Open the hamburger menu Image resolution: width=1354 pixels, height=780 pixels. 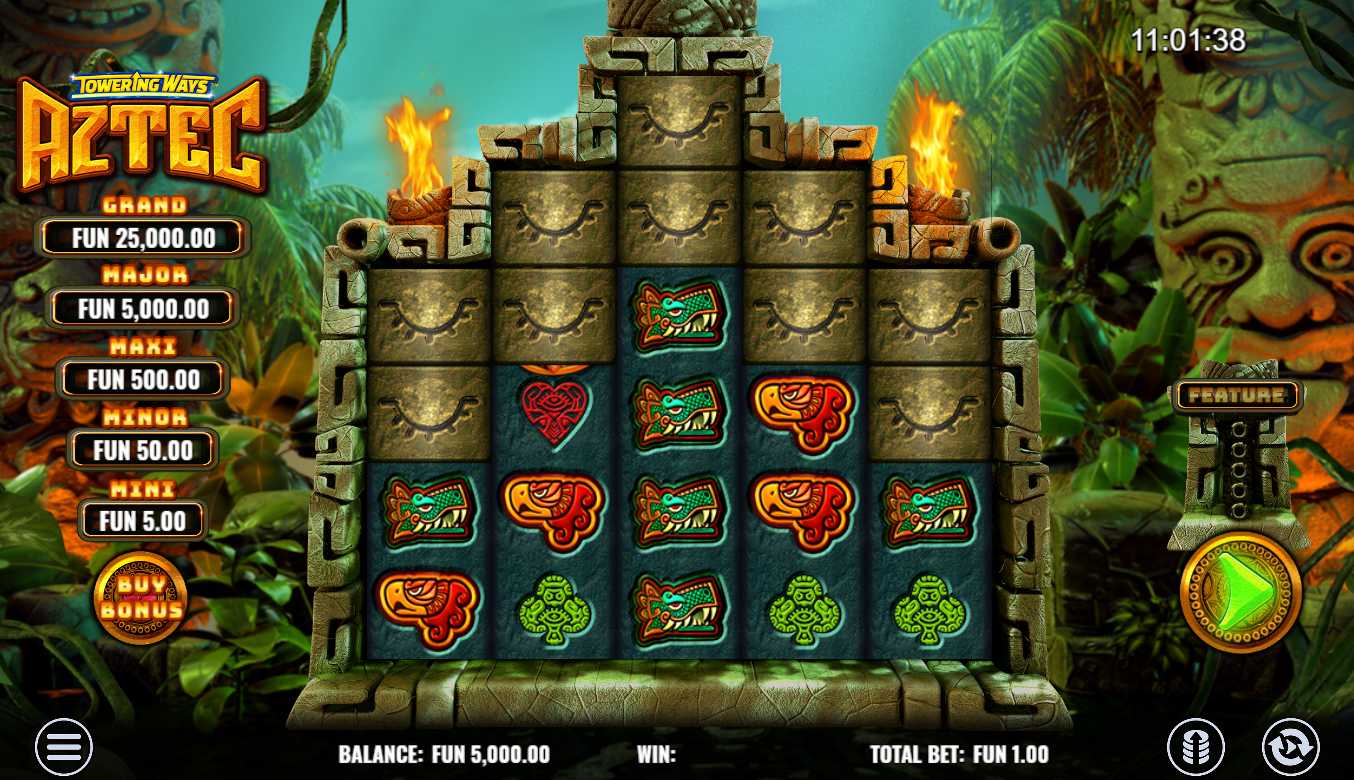click(x=64, y=746)
